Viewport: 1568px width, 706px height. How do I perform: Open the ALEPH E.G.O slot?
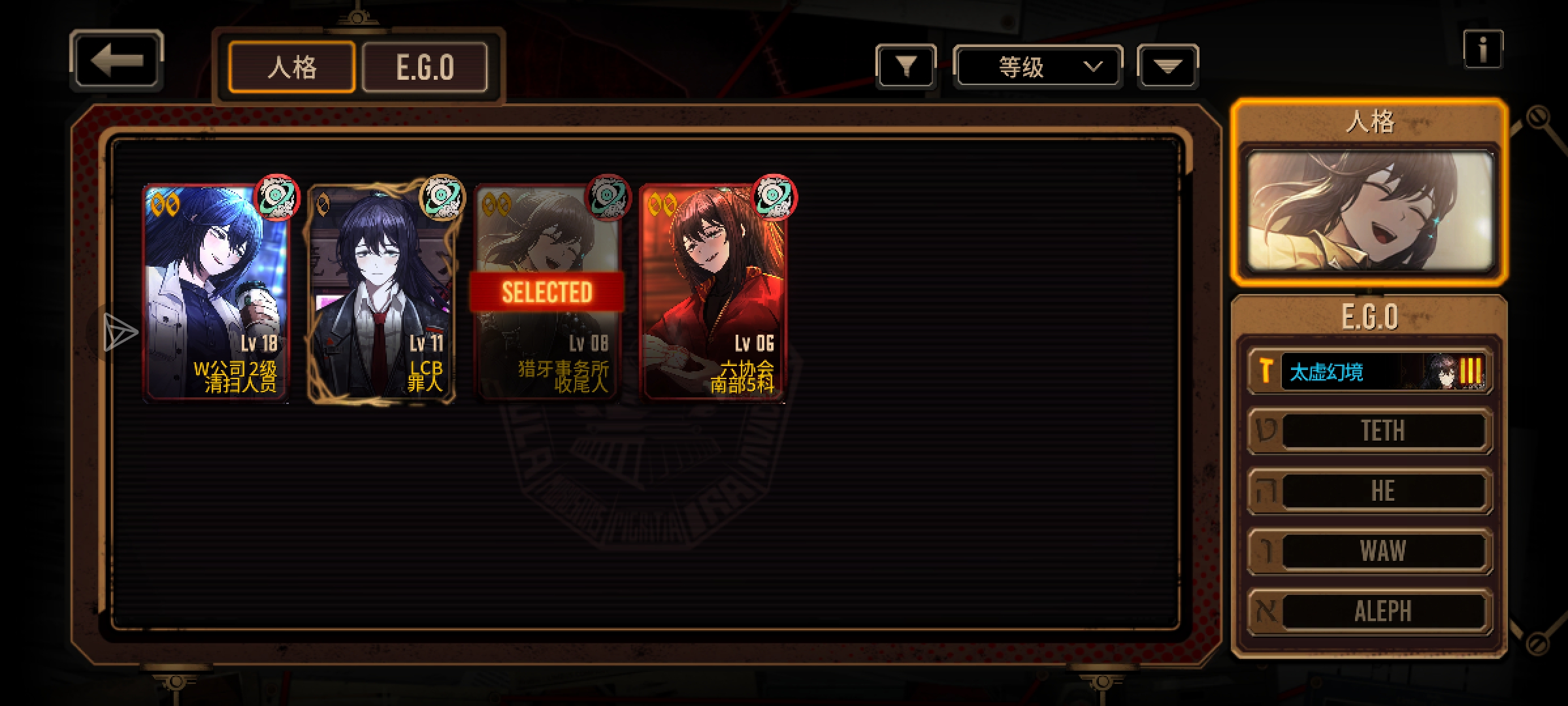pyautogui.click(x=1370, y=611)
